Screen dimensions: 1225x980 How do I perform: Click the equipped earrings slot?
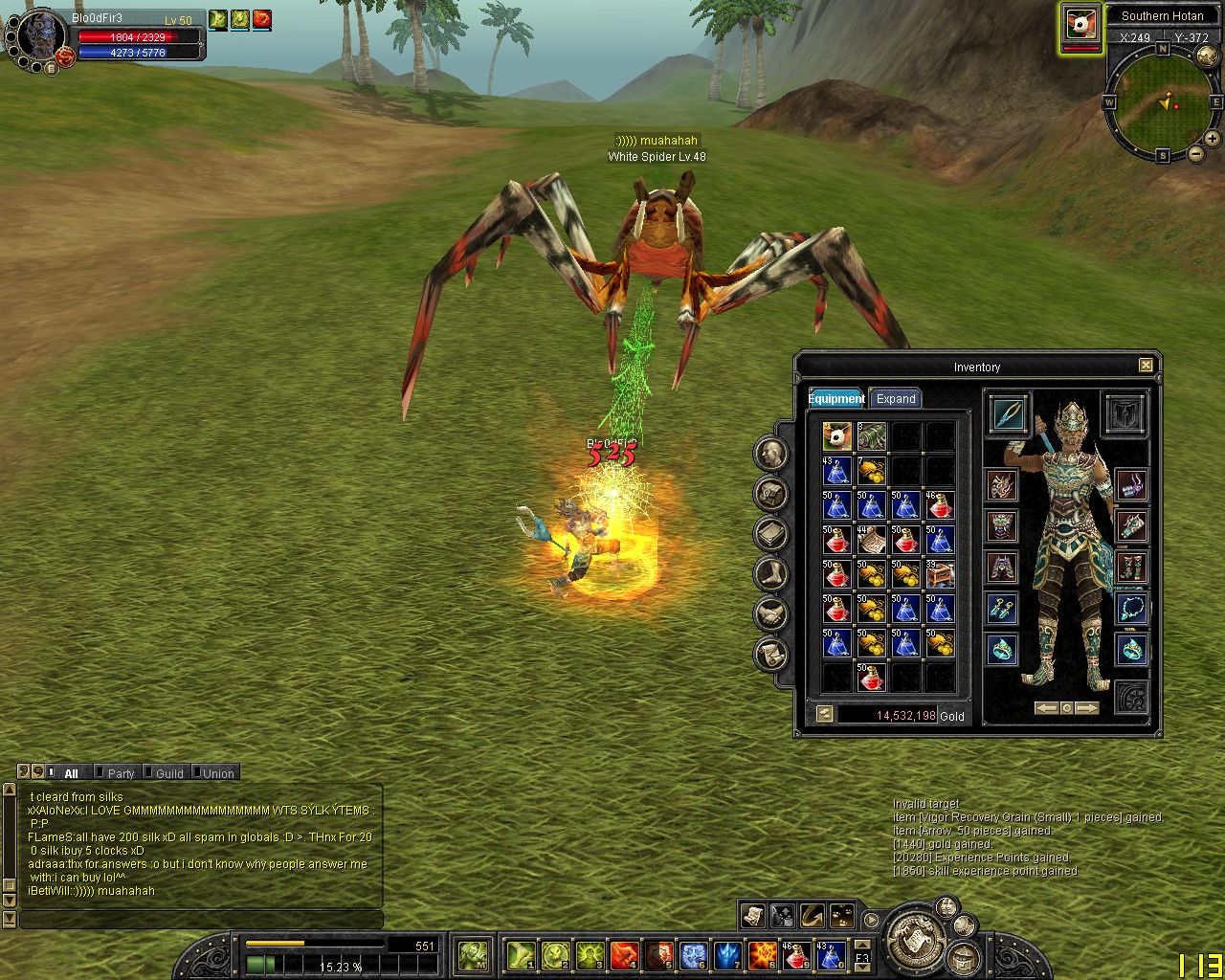[1002, 607]
